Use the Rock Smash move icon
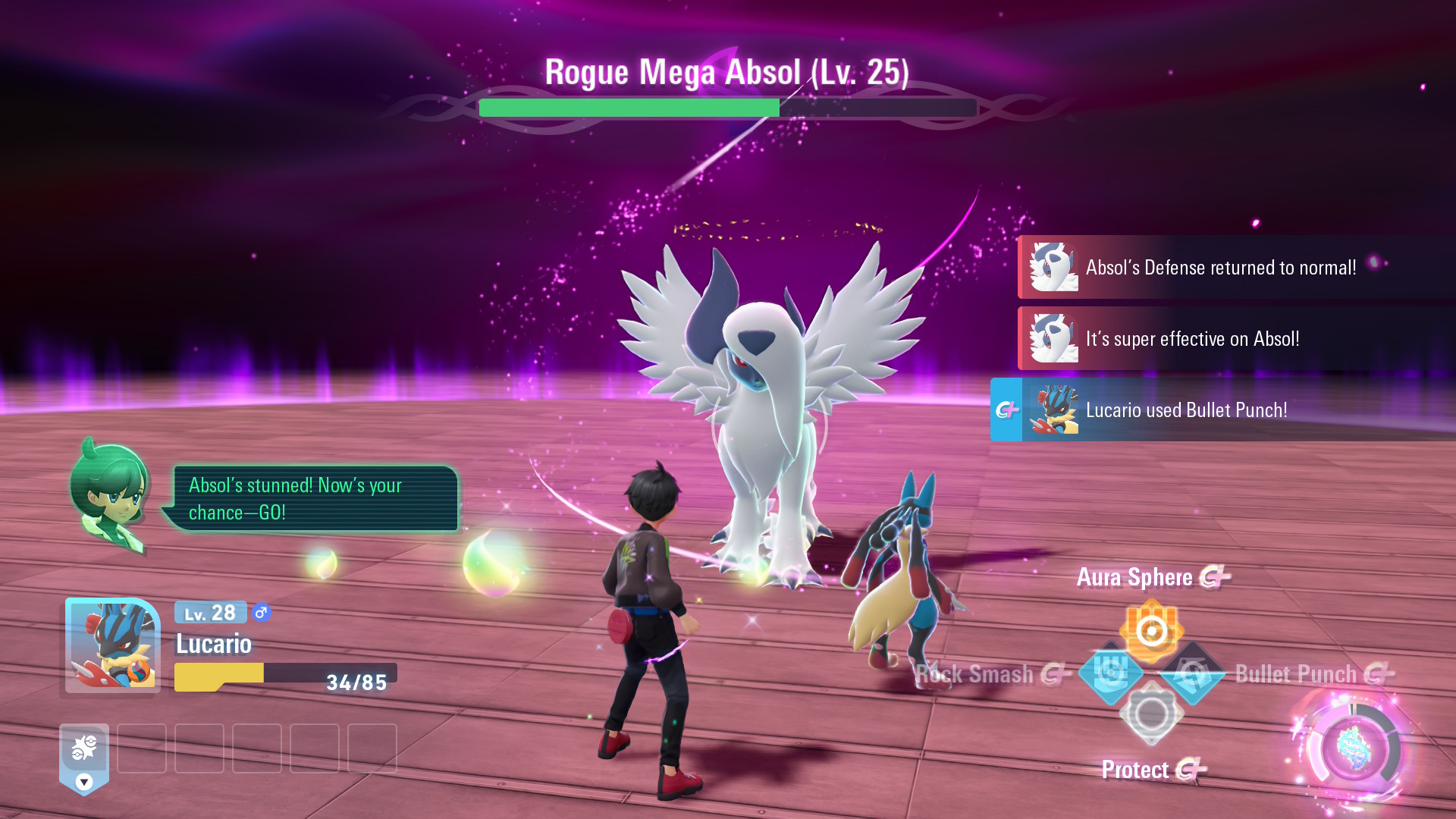 click(x=1110, y=672)
